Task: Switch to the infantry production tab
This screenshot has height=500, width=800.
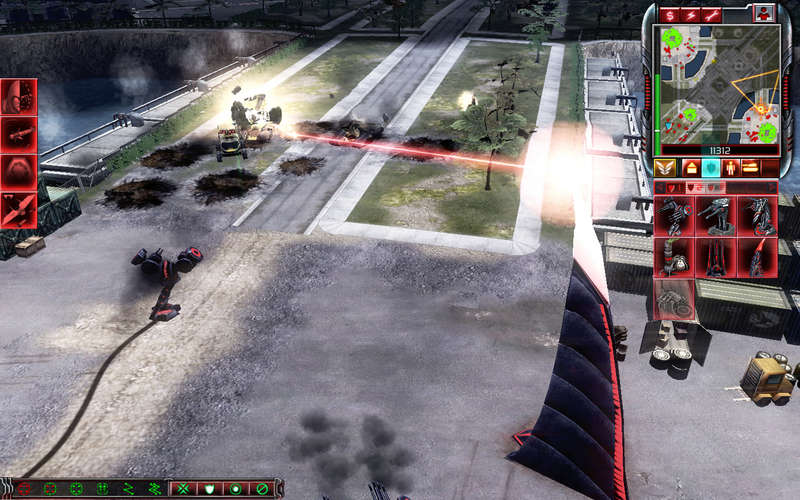Action: pos(731,167)
